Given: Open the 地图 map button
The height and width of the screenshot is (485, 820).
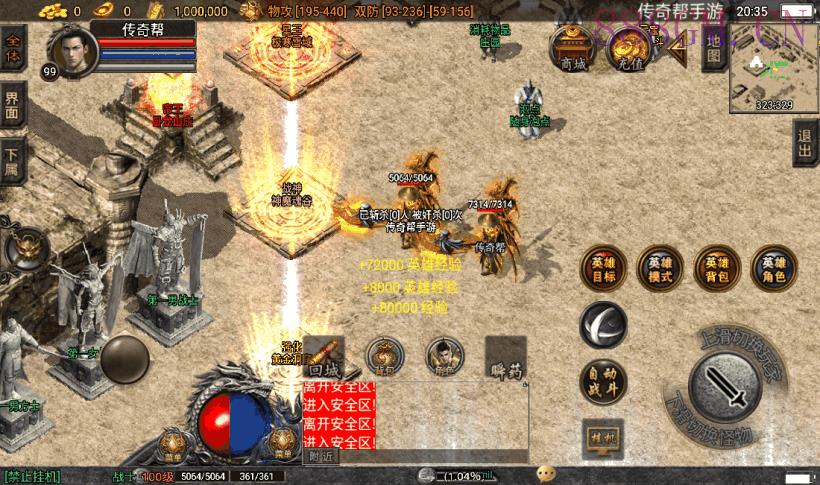Looking at the screenshot, I should 713,50.
